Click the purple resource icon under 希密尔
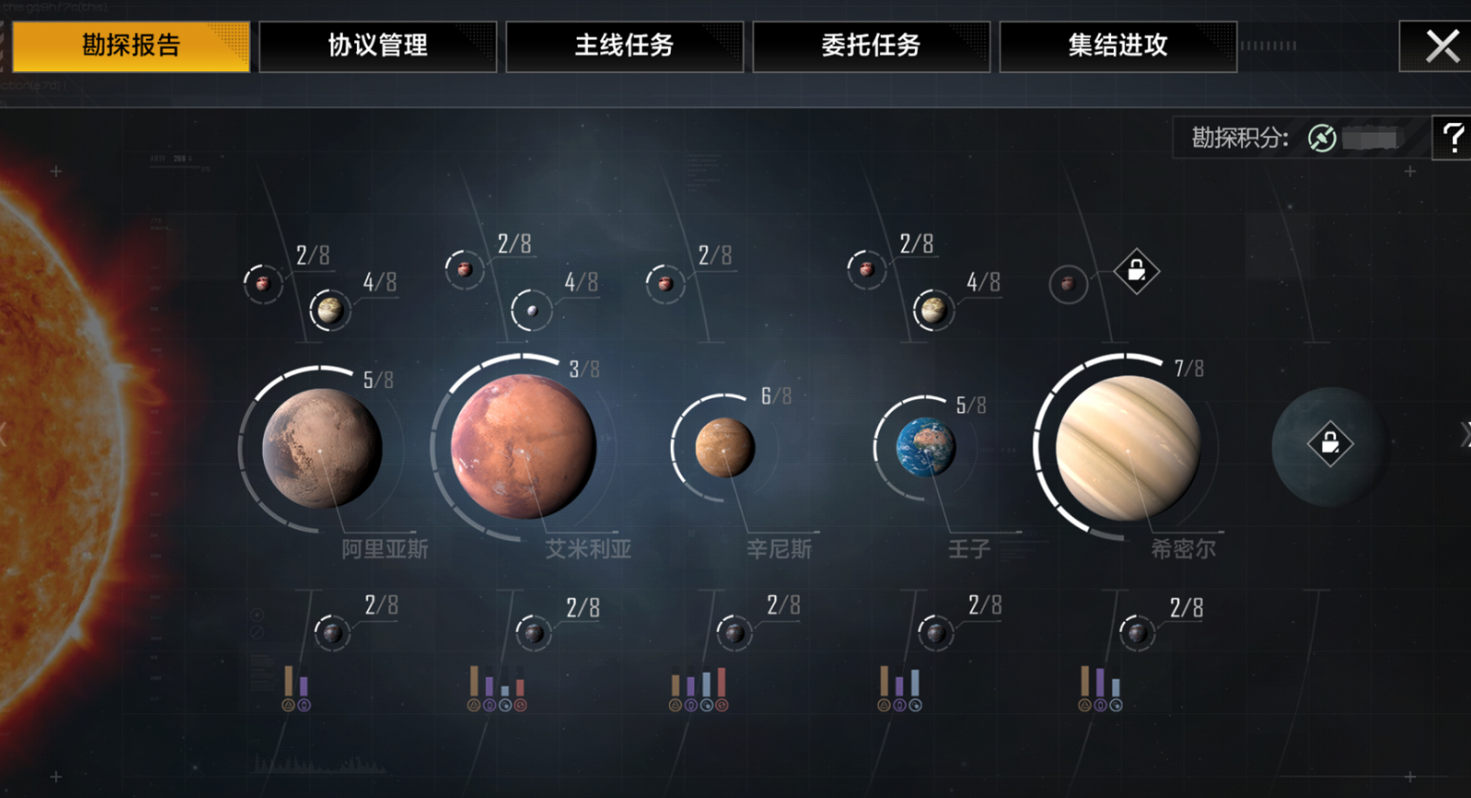This screenshot has width=1471, height=798. click(1100, 705)
